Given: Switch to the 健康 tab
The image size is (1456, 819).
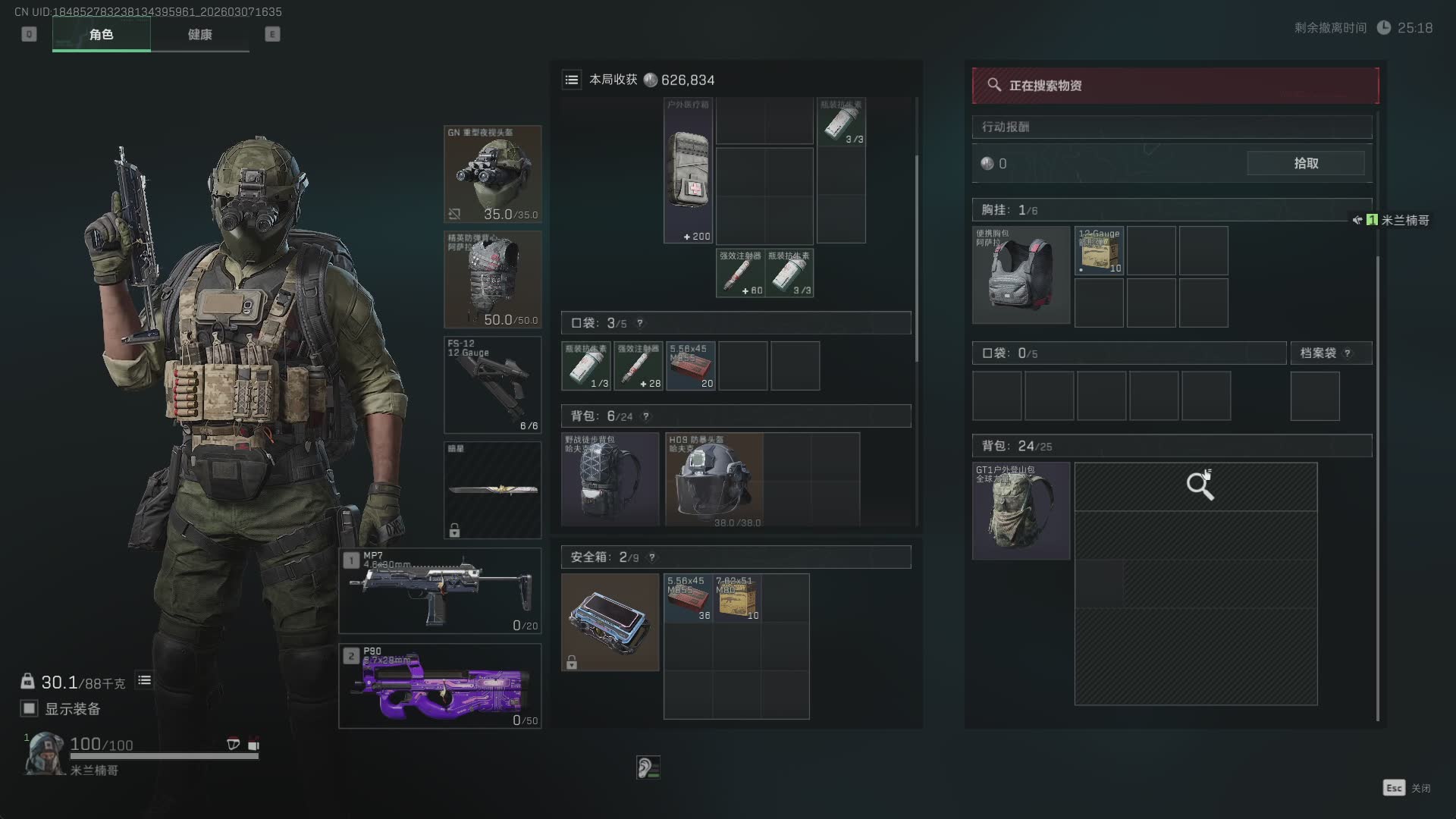Looking at the screenshot, I should (199, 34).
